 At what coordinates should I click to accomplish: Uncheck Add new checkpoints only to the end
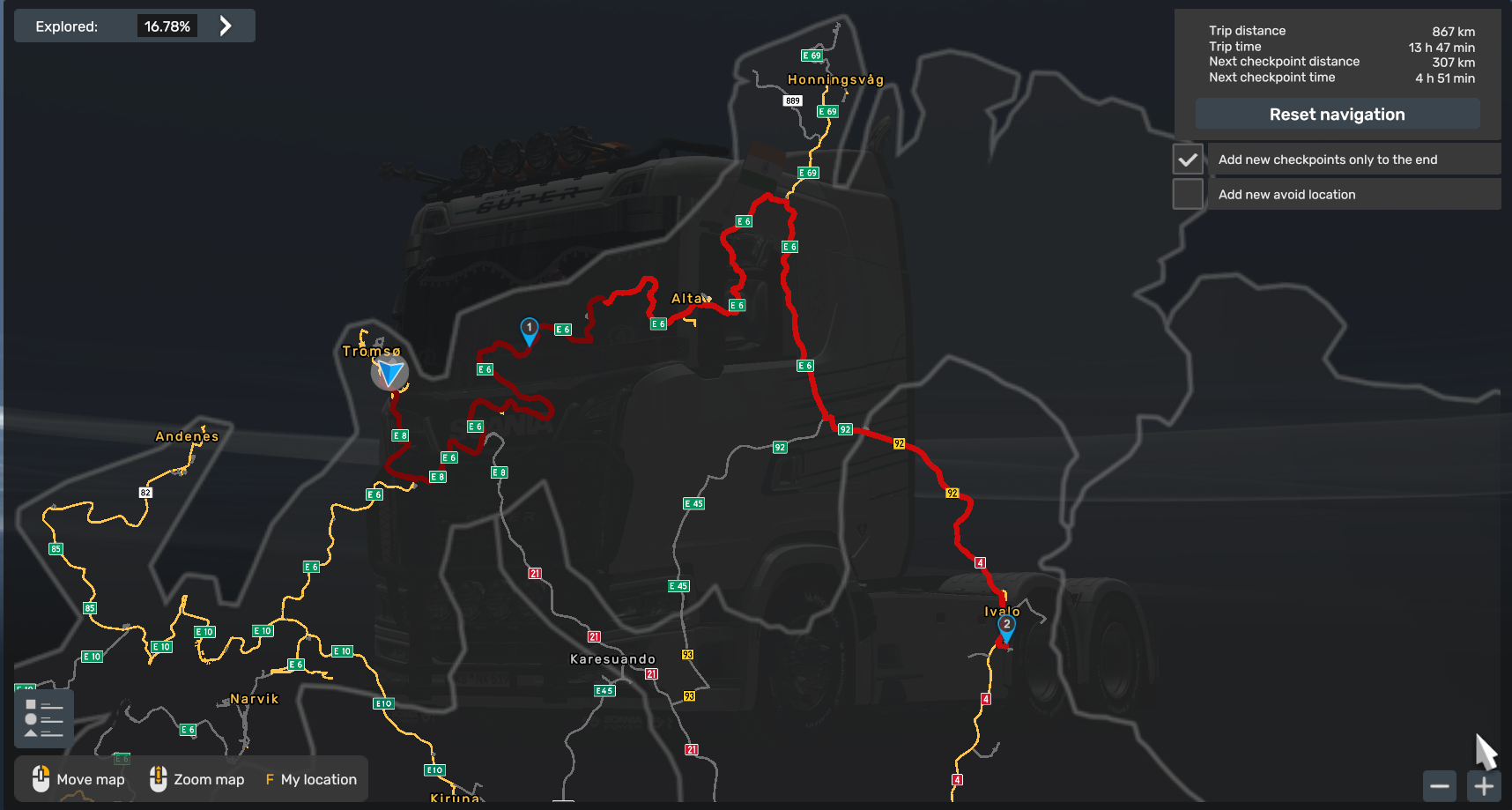point(1189,159)
